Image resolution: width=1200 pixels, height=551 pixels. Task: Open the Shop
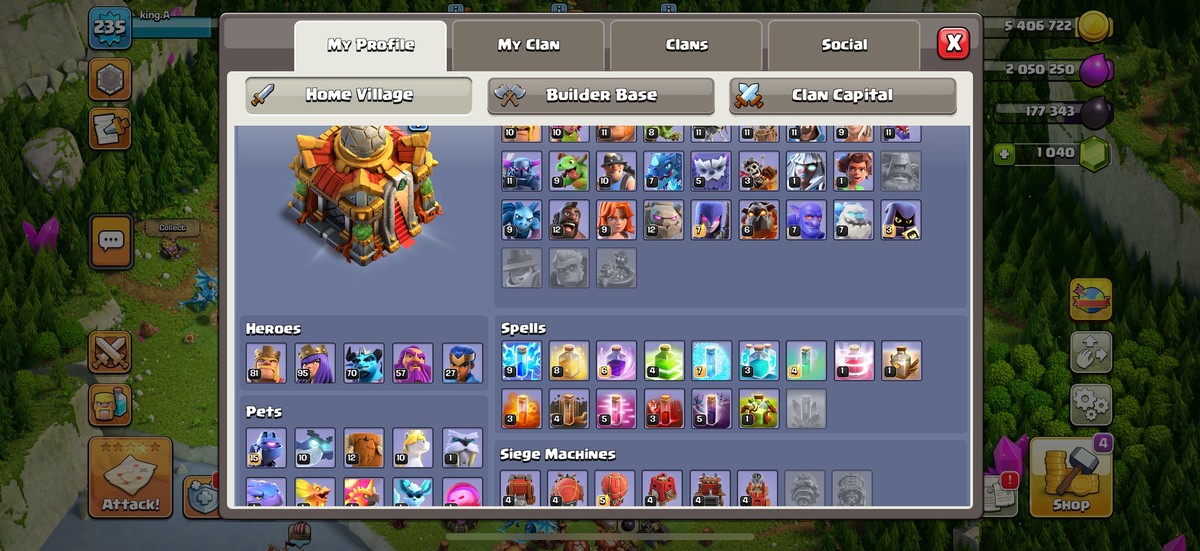point(1070,478)
